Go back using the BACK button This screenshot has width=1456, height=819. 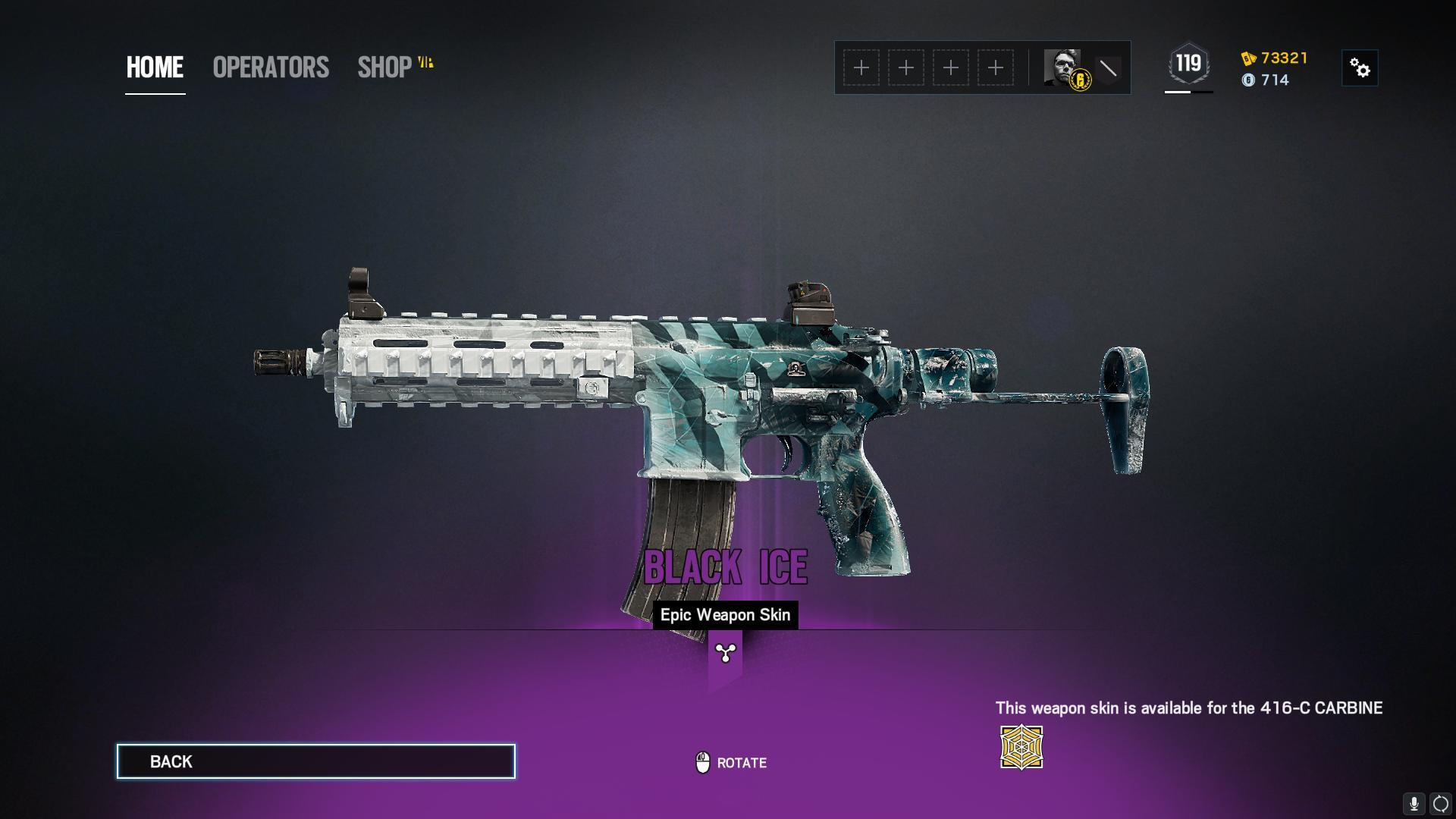[315, 761]
